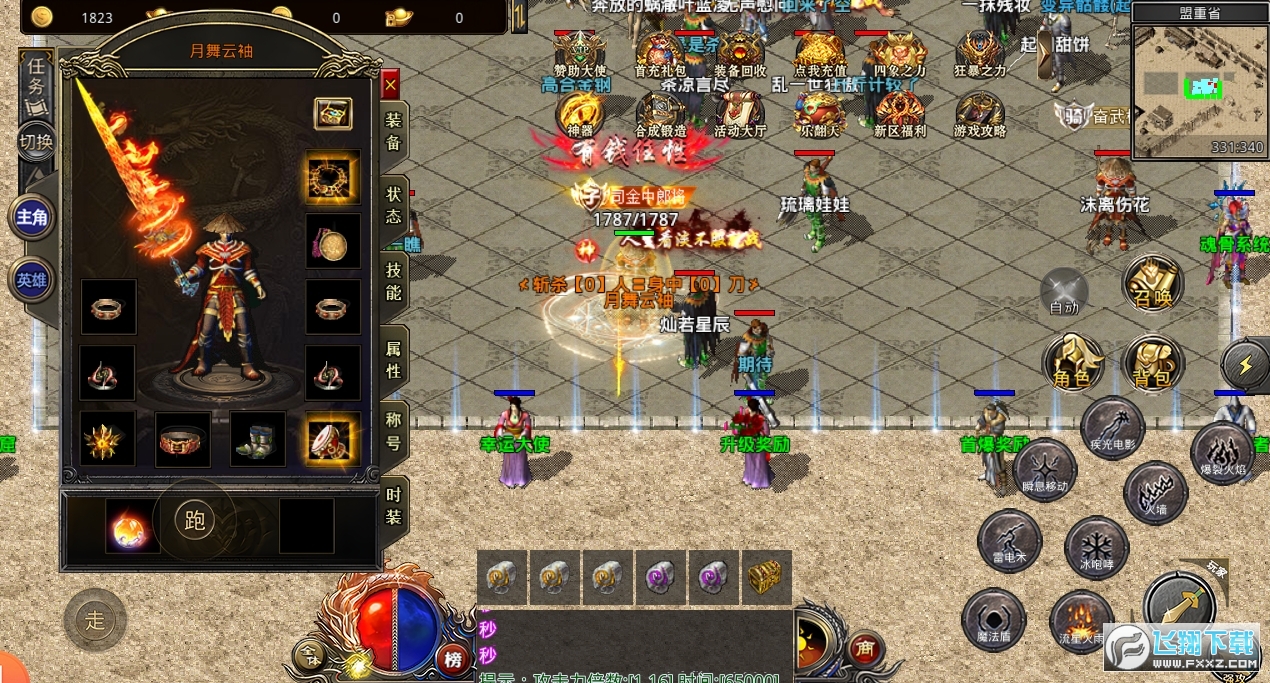Open 装备回收 equipment recycling
The image size is (1270, 683).
(741, 54)
